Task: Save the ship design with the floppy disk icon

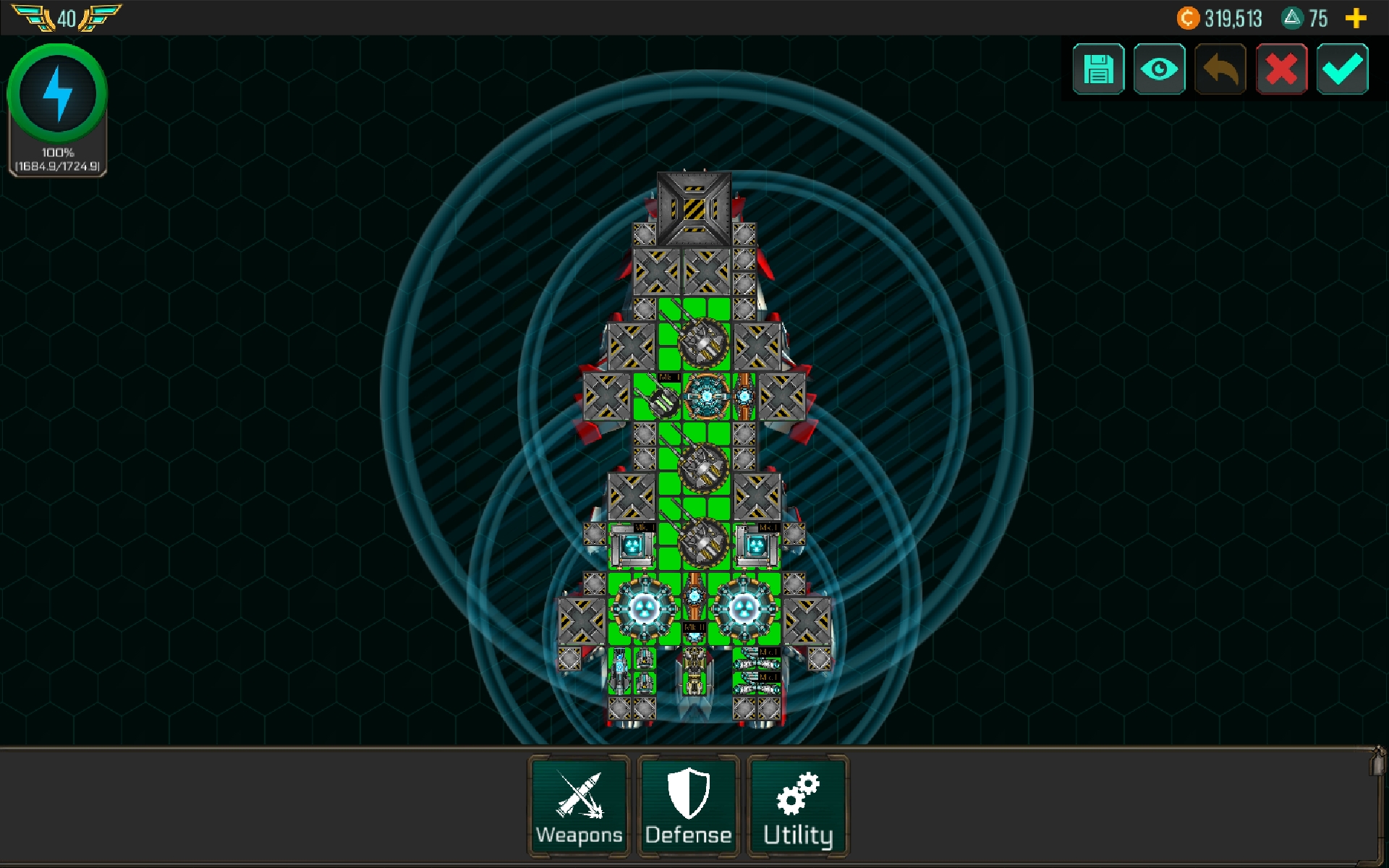Action: click(x=1098, y=69)
